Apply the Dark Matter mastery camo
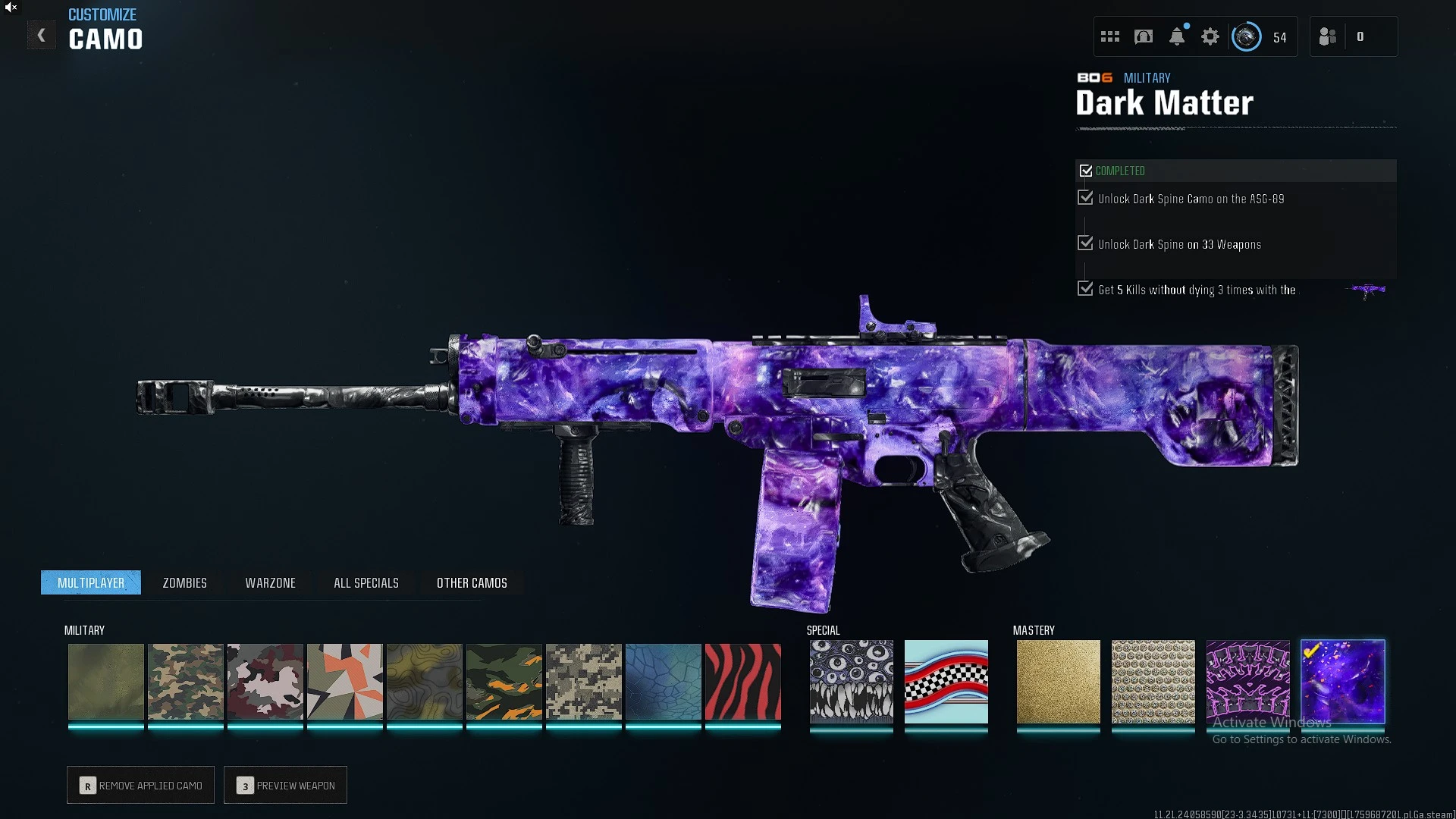Viewport: 1456px width, 819px height. 1342,681
